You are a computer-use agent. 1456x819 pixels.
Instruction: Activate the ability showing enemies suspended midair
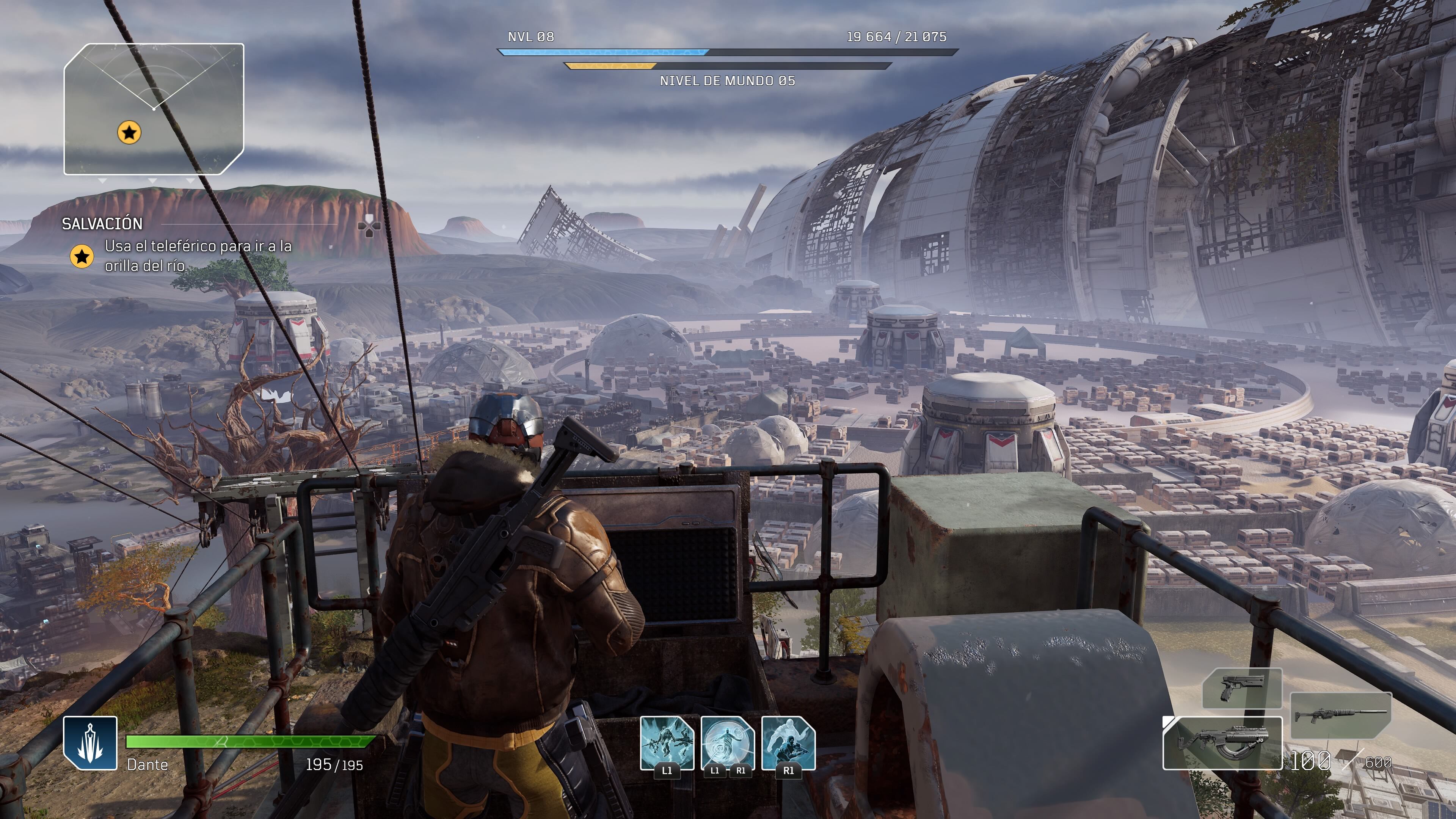tap(667, 743)
